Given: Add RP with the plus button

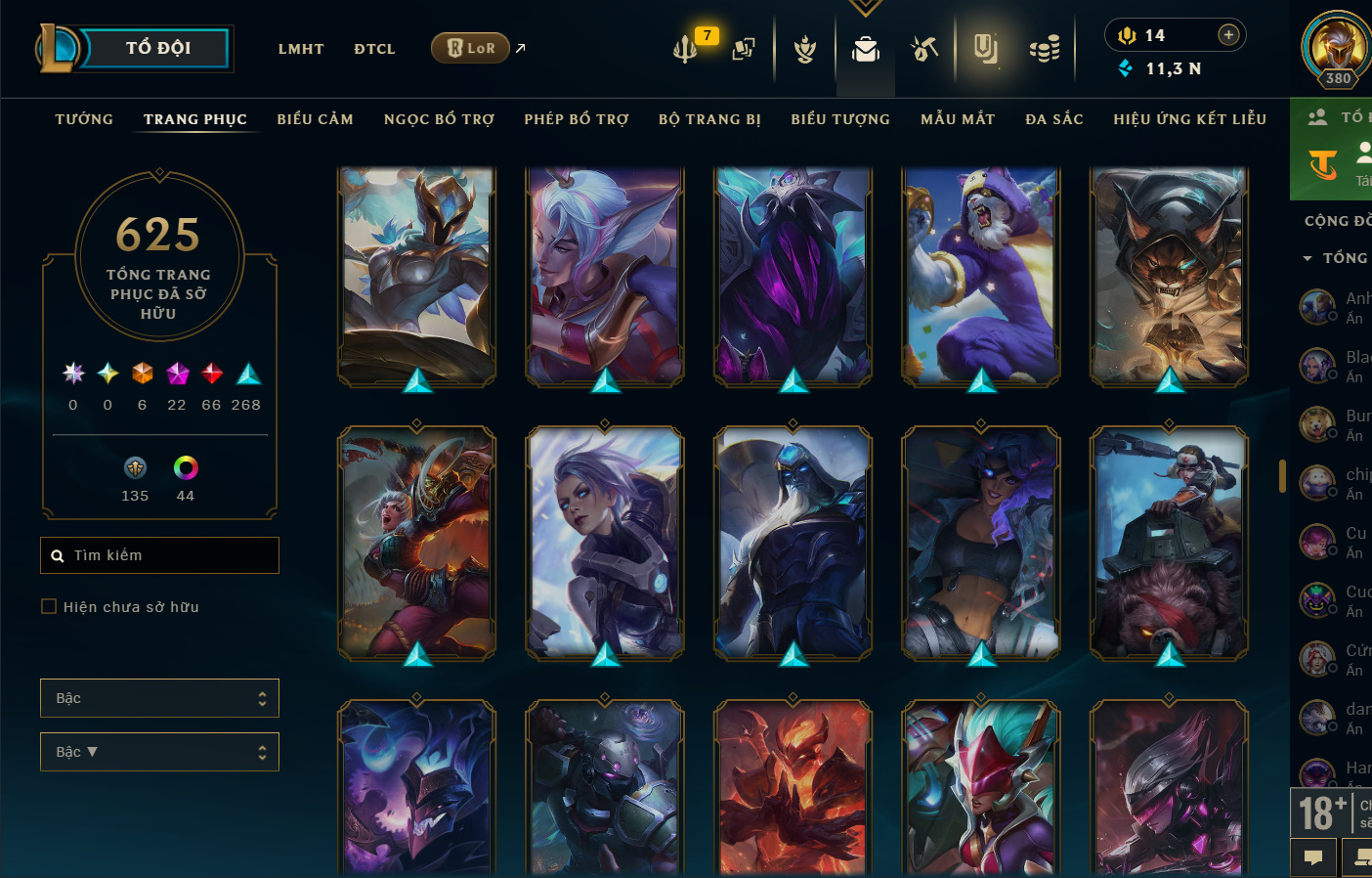Looking at the screenshot, I should [x=1228, y=35].
